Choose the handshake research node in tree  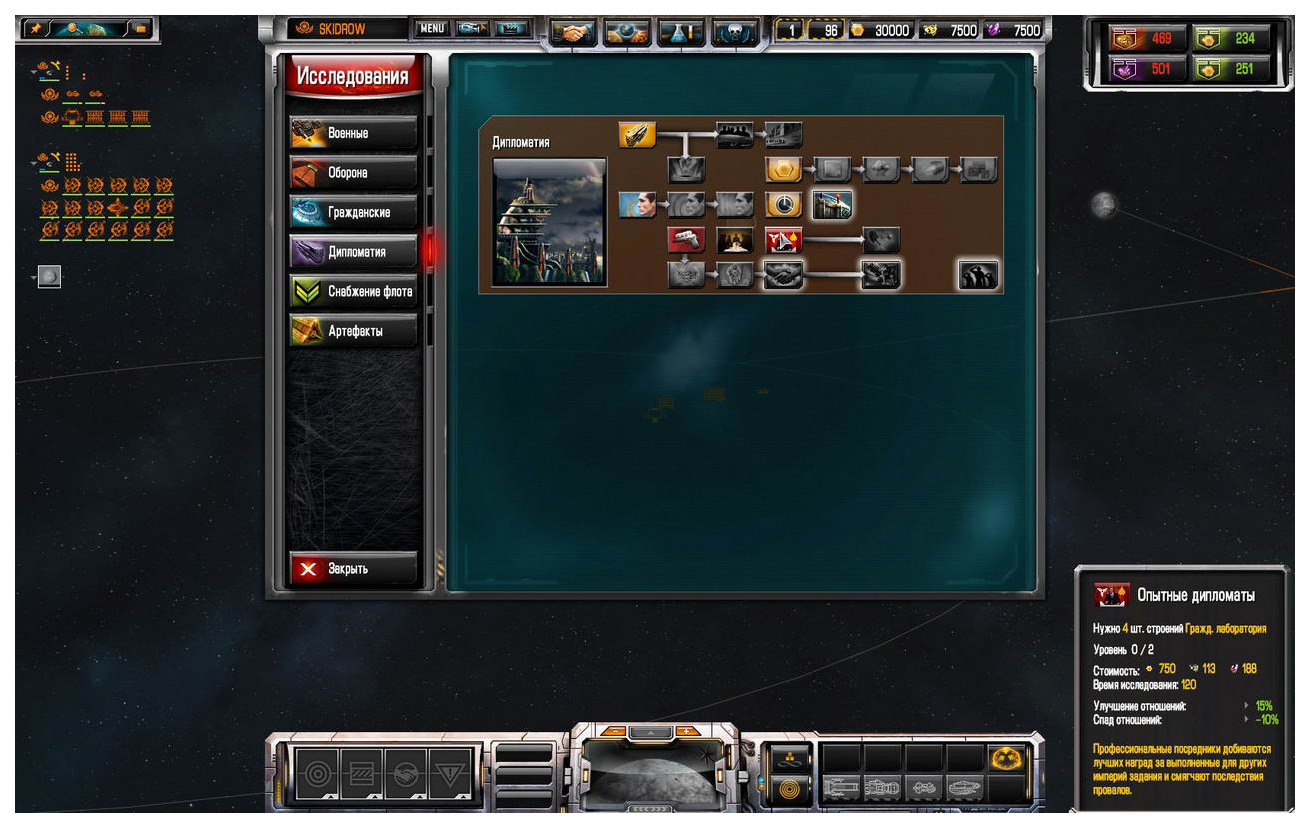click(783, 275)
